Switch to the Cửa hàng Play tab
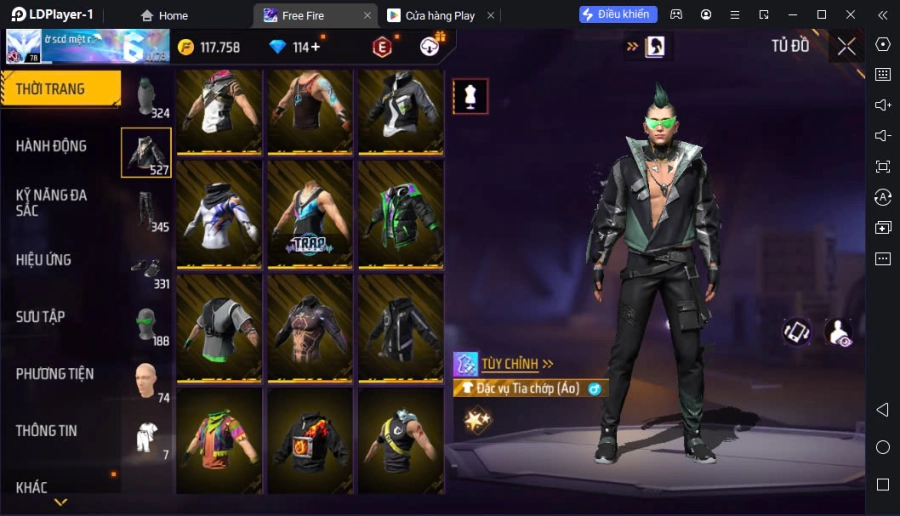 [439, 15]
